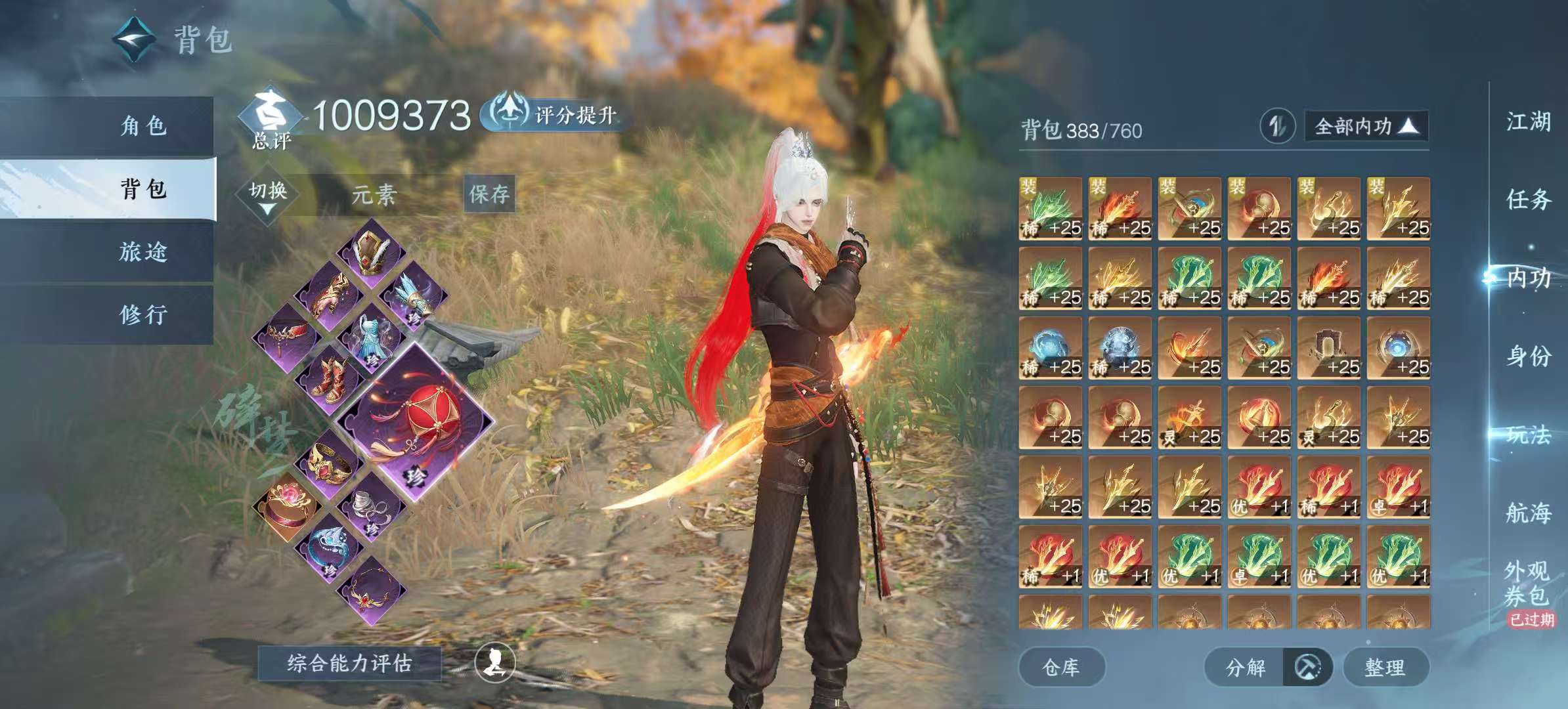Click the 分解 decompose button
This screenshot has width=1568, height=709.
1245,668
